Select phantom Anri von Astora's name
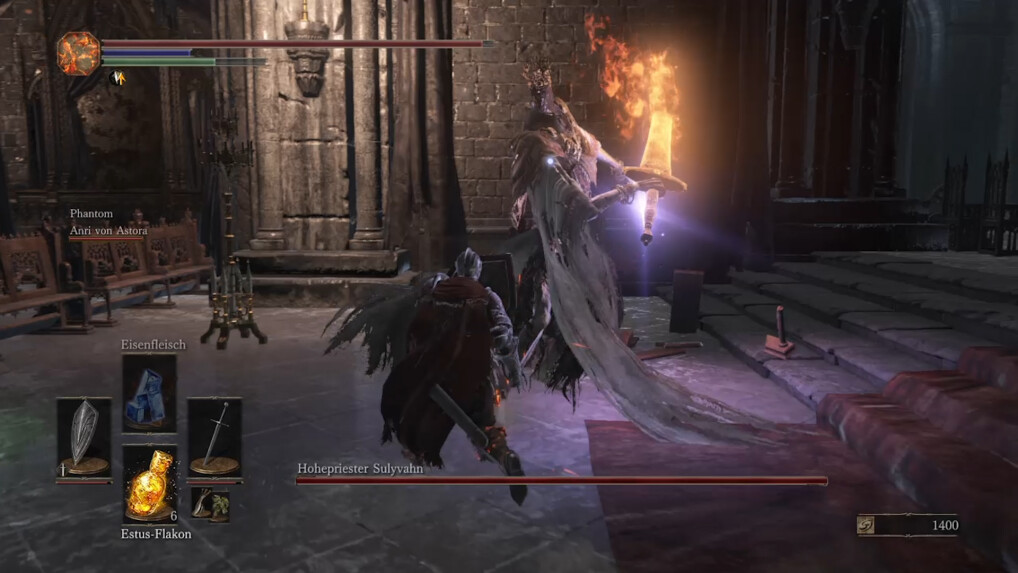Image resolution: width=1018 pixels, height=573 pixels. click(x=108, y=231)
